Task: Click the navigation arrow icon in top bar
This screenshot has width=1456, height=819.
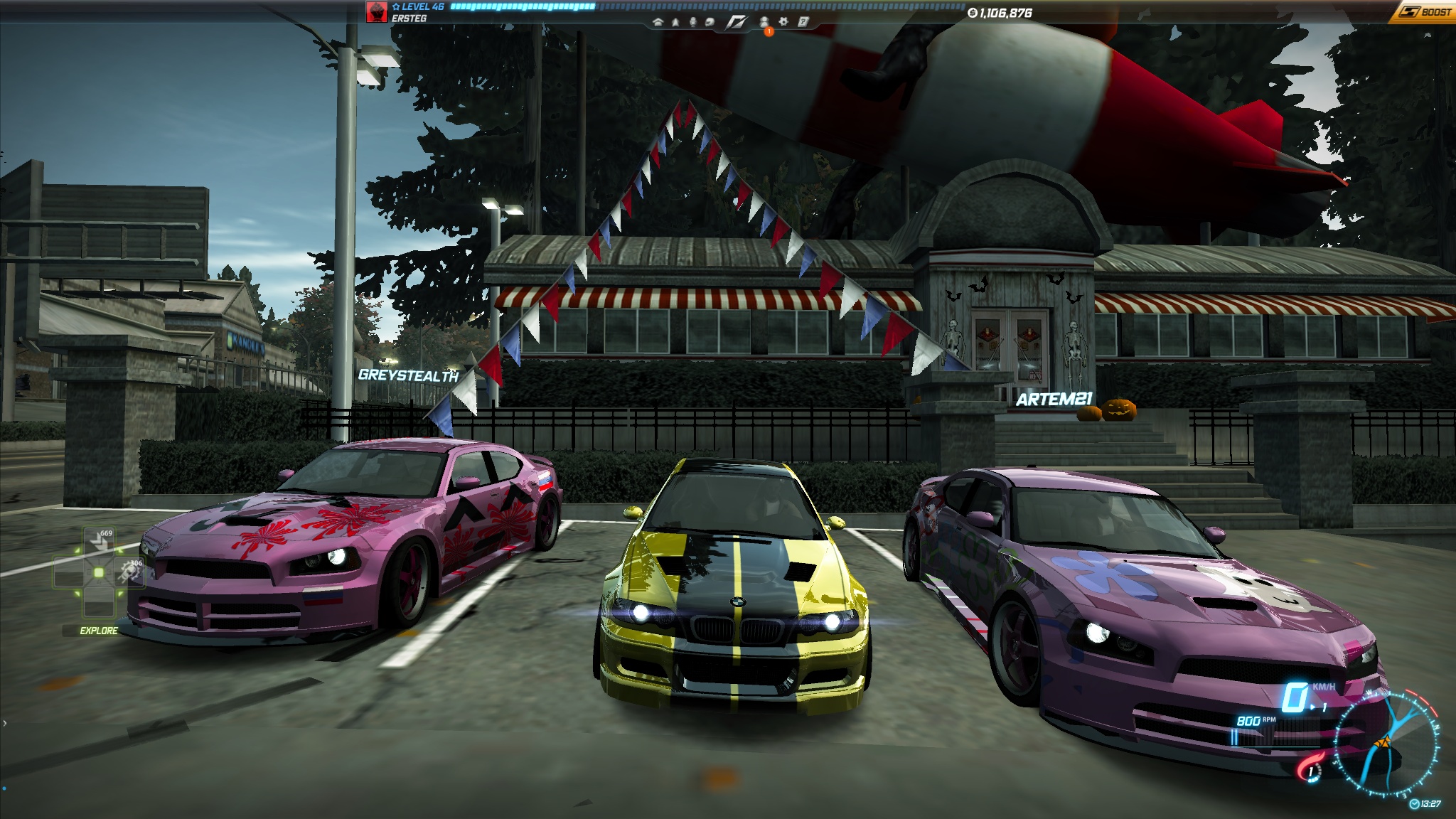Action: [675, 22]
